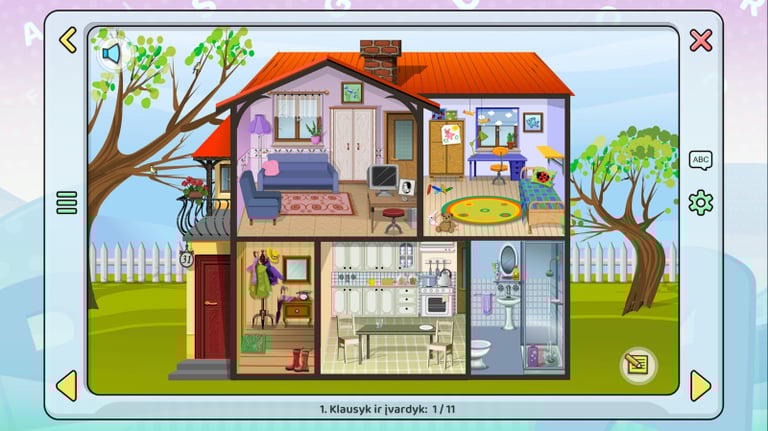Advance with the yellow next arrow

pos(700,385)
